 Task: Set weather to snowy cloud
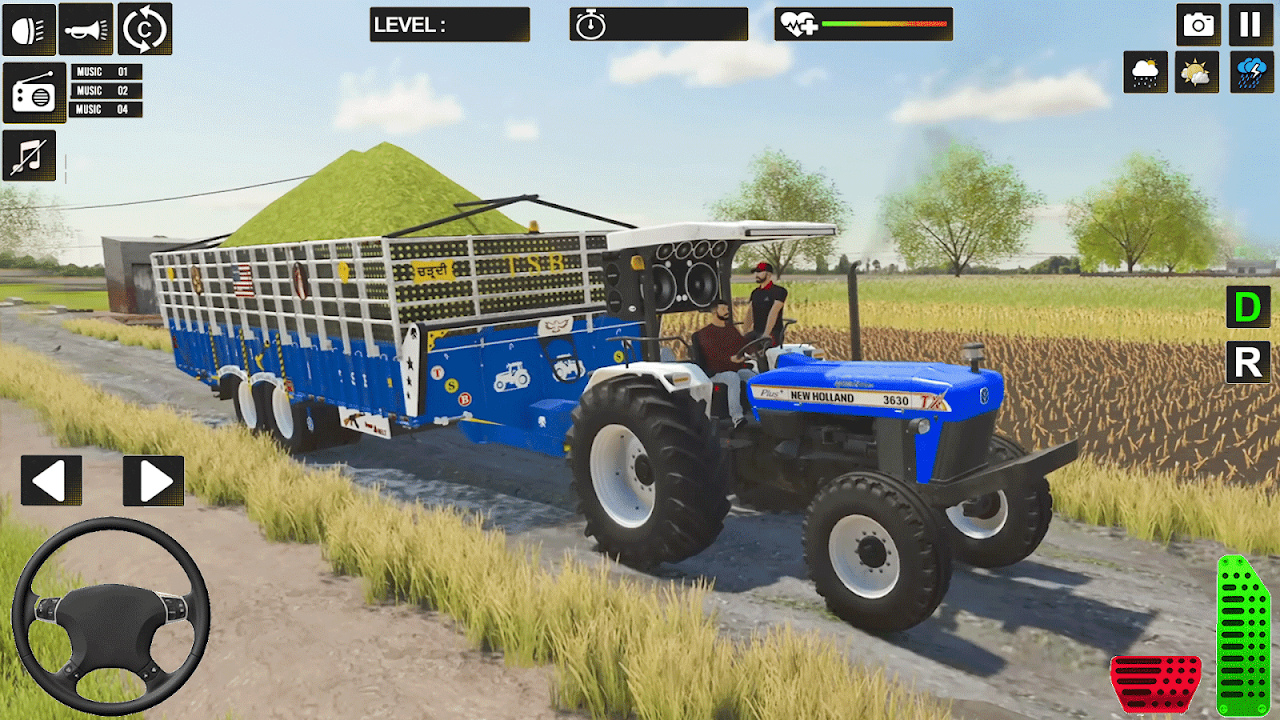pyautogui.click(x=1145, y=72)
